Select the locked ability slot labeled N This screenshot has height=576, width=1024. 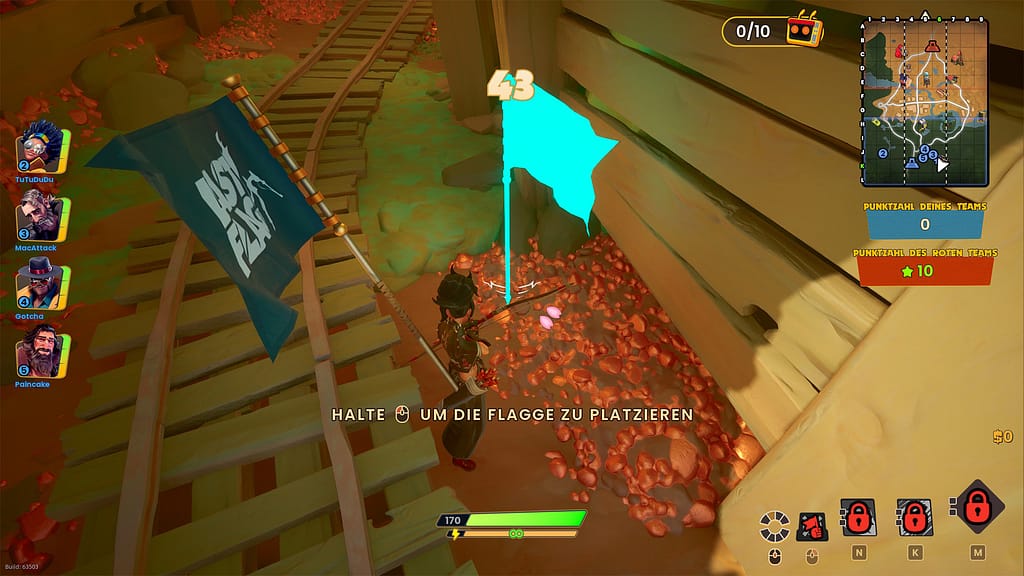(859, 517)
